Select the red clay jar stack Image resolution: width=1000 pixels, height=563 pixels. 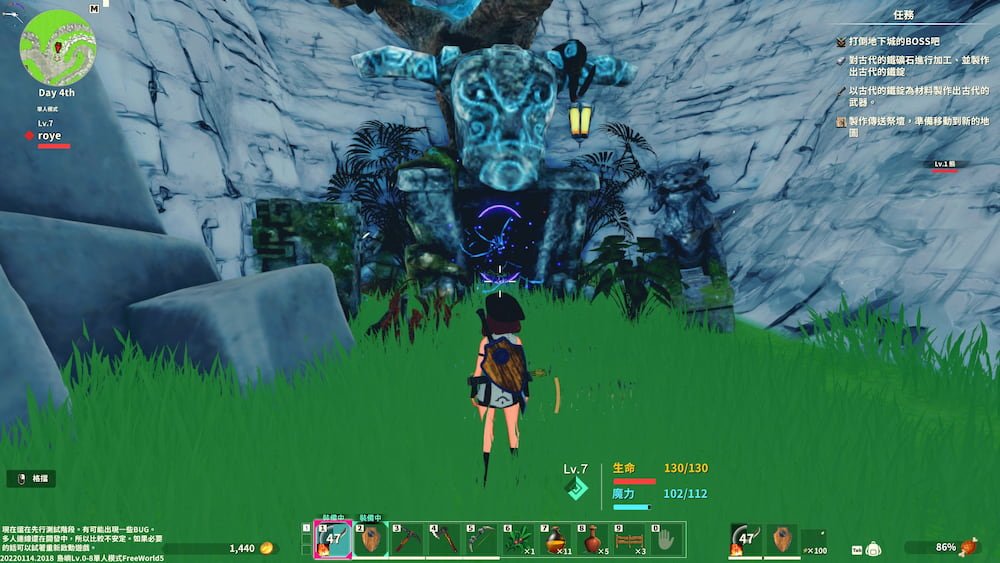click(594, 541)
